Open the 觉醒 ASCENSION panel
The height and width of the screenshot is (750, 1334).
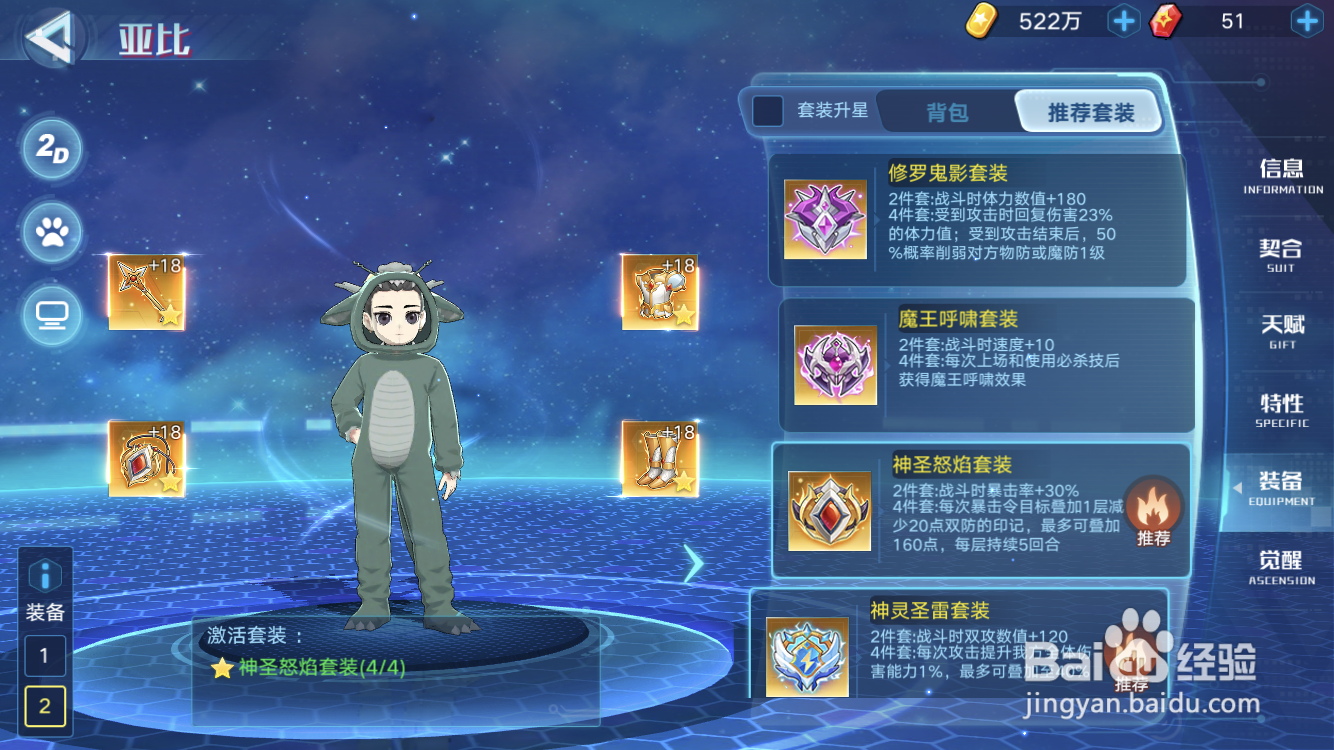click(1283, 568)
